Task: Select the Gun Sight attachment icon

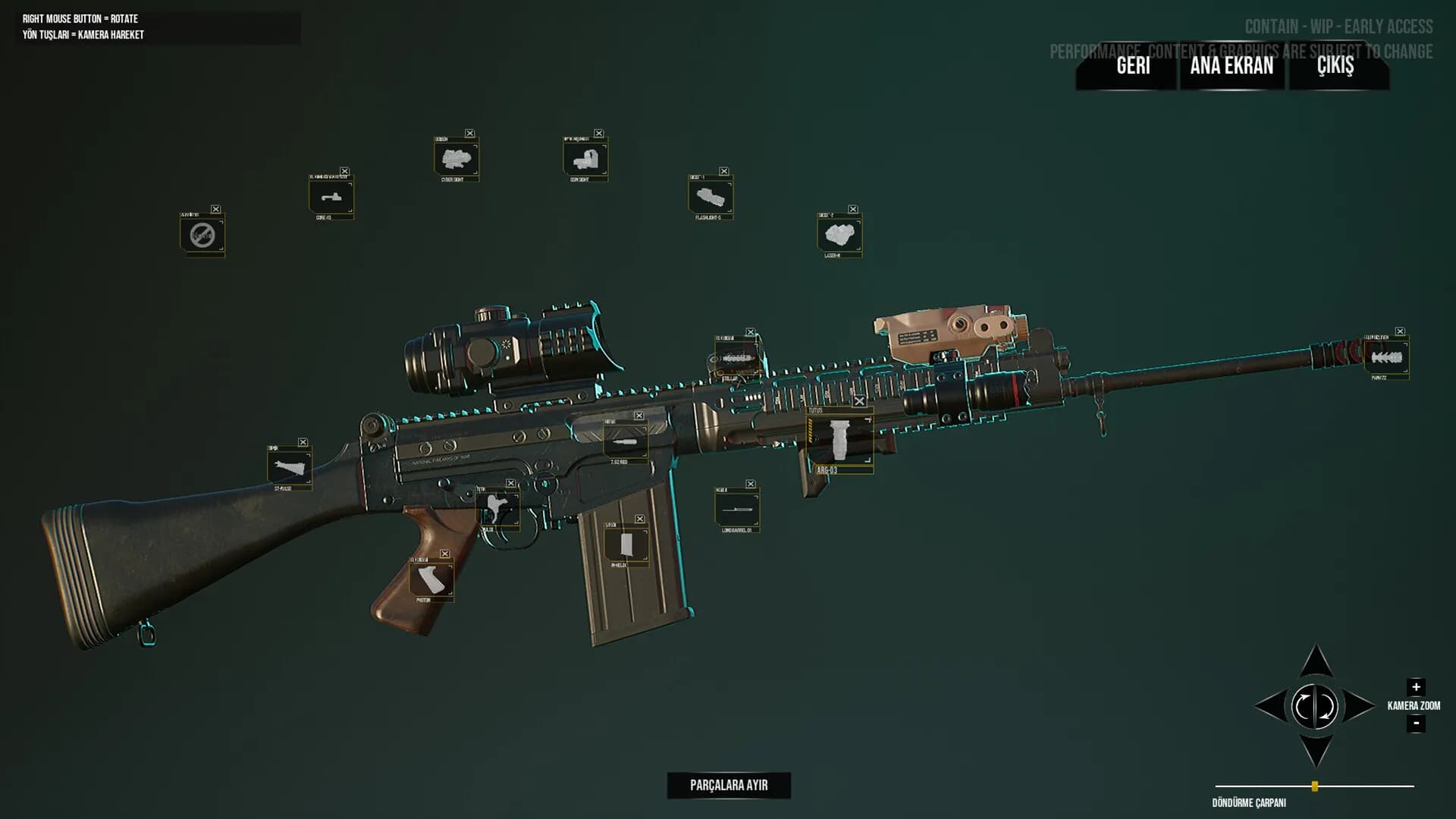Action: click(x=585, y=159)
